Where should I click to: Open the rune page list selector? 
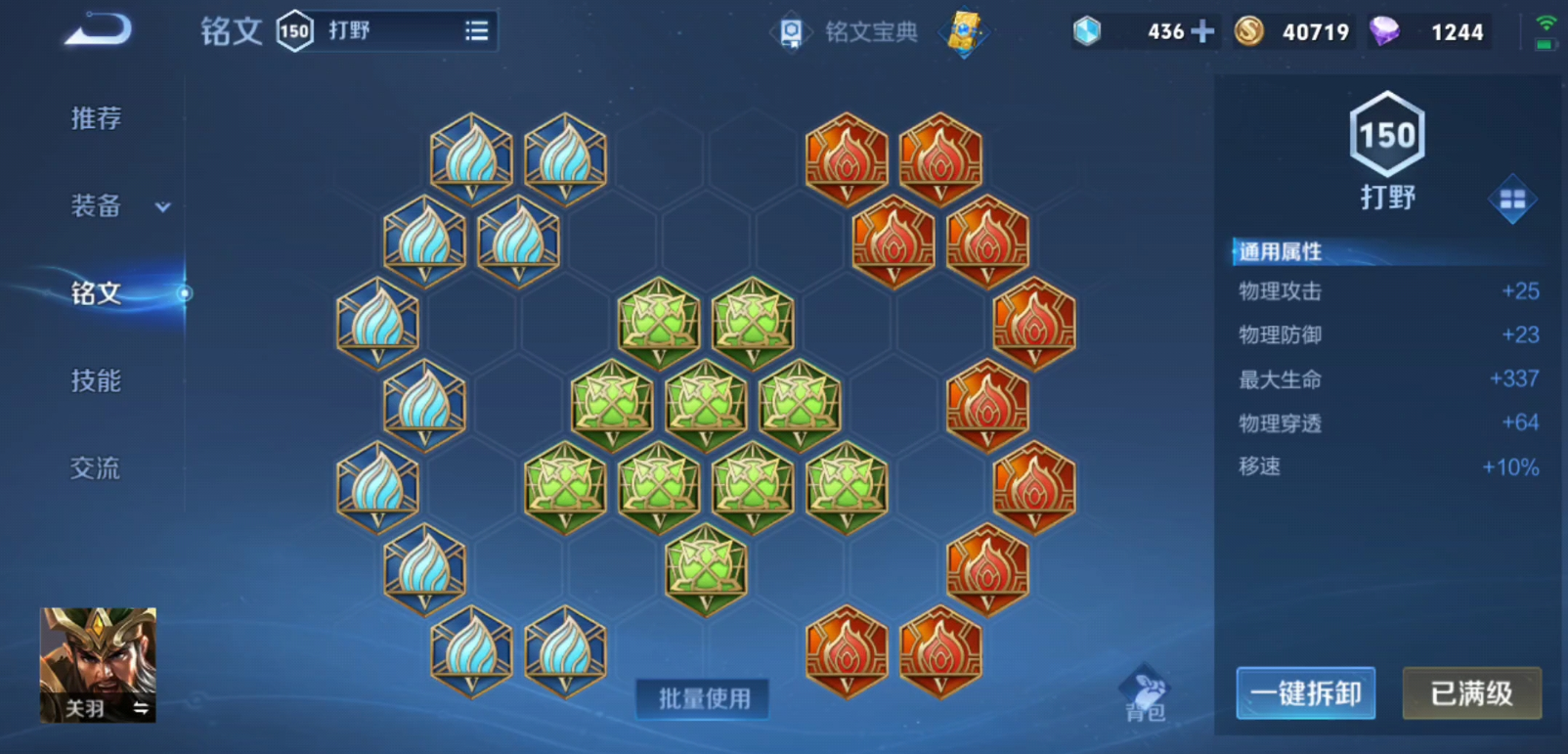476,30
